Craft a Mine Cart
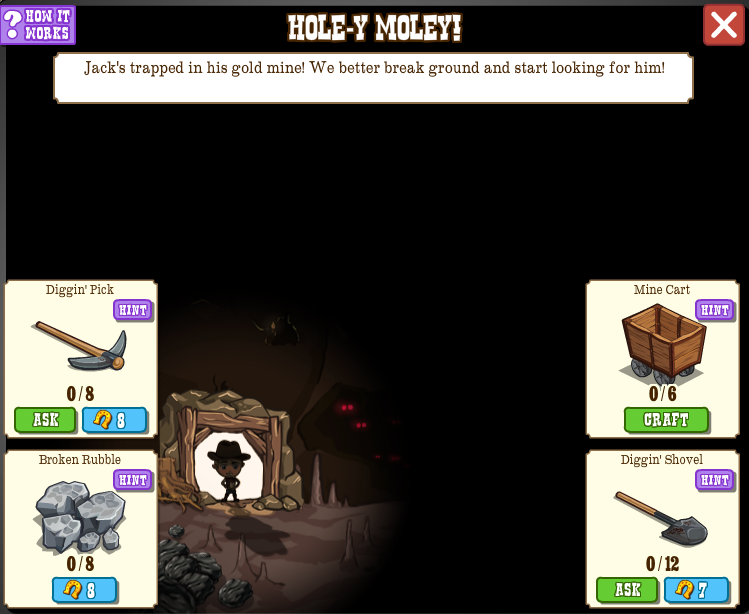 pyautogui.click(x=666, y=420)
